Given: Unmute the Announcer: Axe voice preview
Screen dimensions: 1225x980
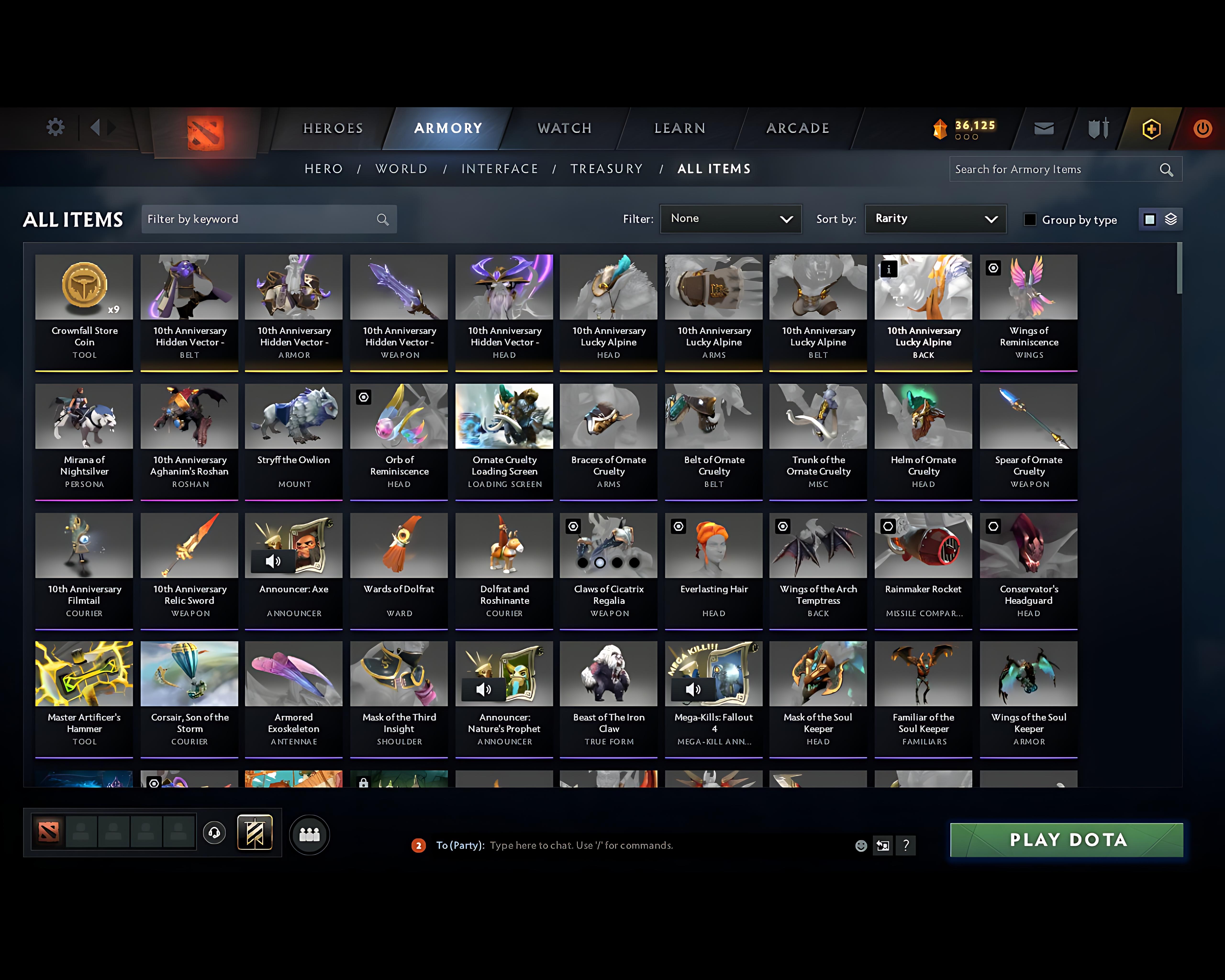Looking at the screenshot, I should (273, 561).
